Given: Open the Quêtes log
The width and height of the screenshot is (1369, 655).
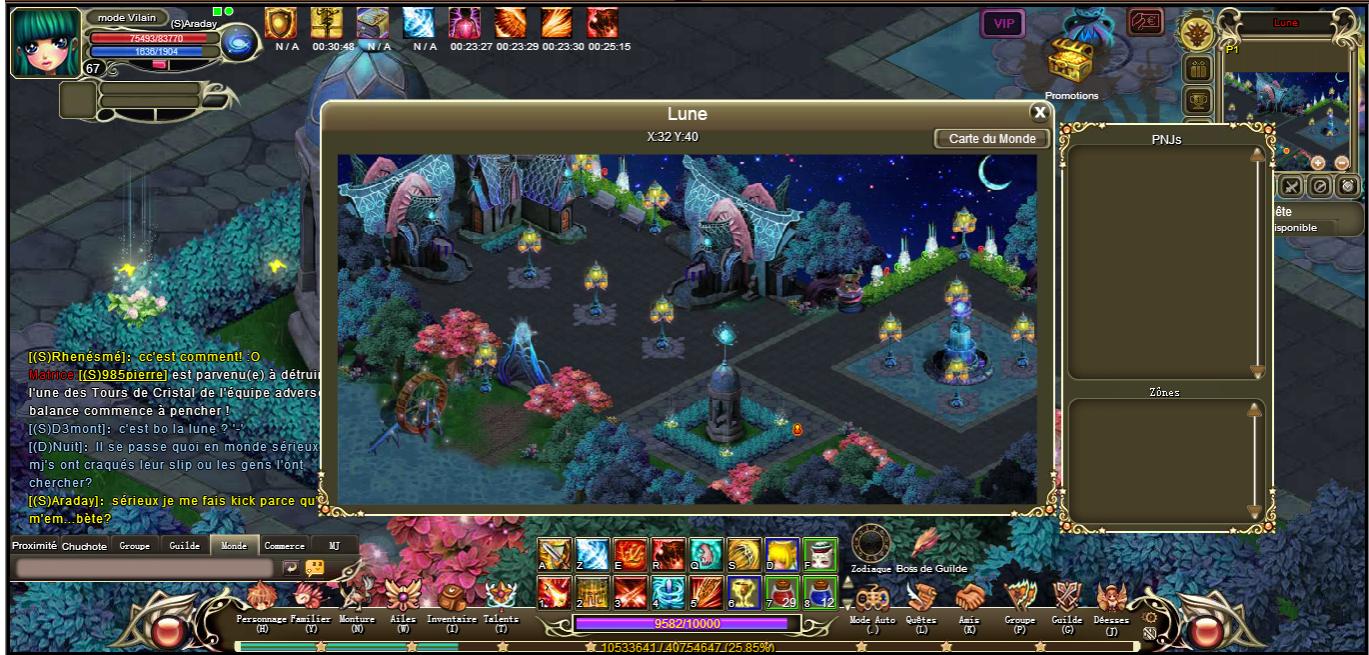Looking at the screenshot, I should (920, 599).
